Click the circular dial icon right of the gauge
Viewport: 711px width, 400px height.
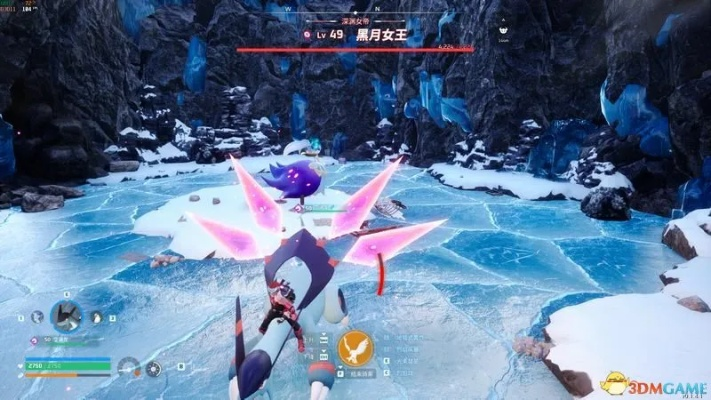(x=152, y=368)
